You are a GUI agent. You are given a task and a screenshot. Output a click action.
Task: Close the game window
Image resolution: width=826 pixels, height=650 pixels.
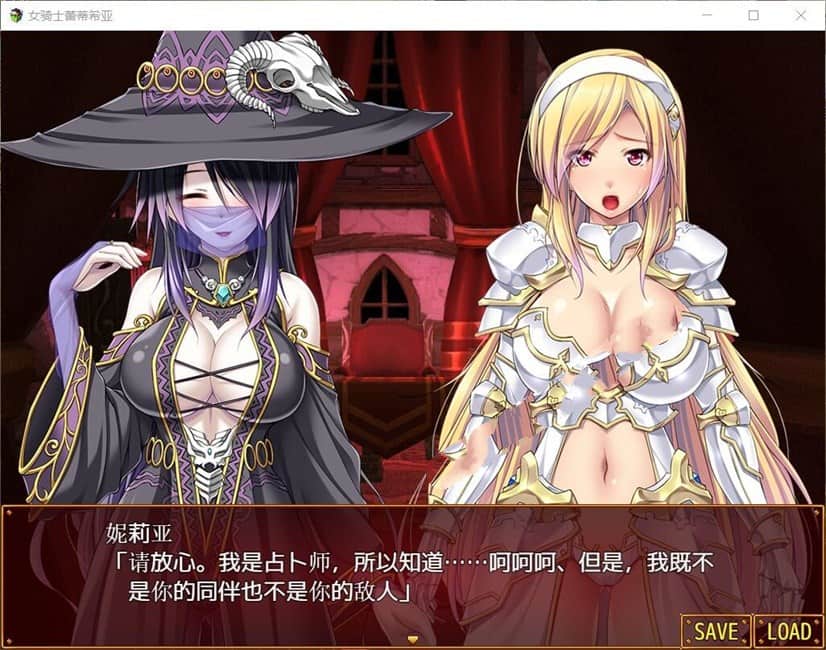[799, 15]
